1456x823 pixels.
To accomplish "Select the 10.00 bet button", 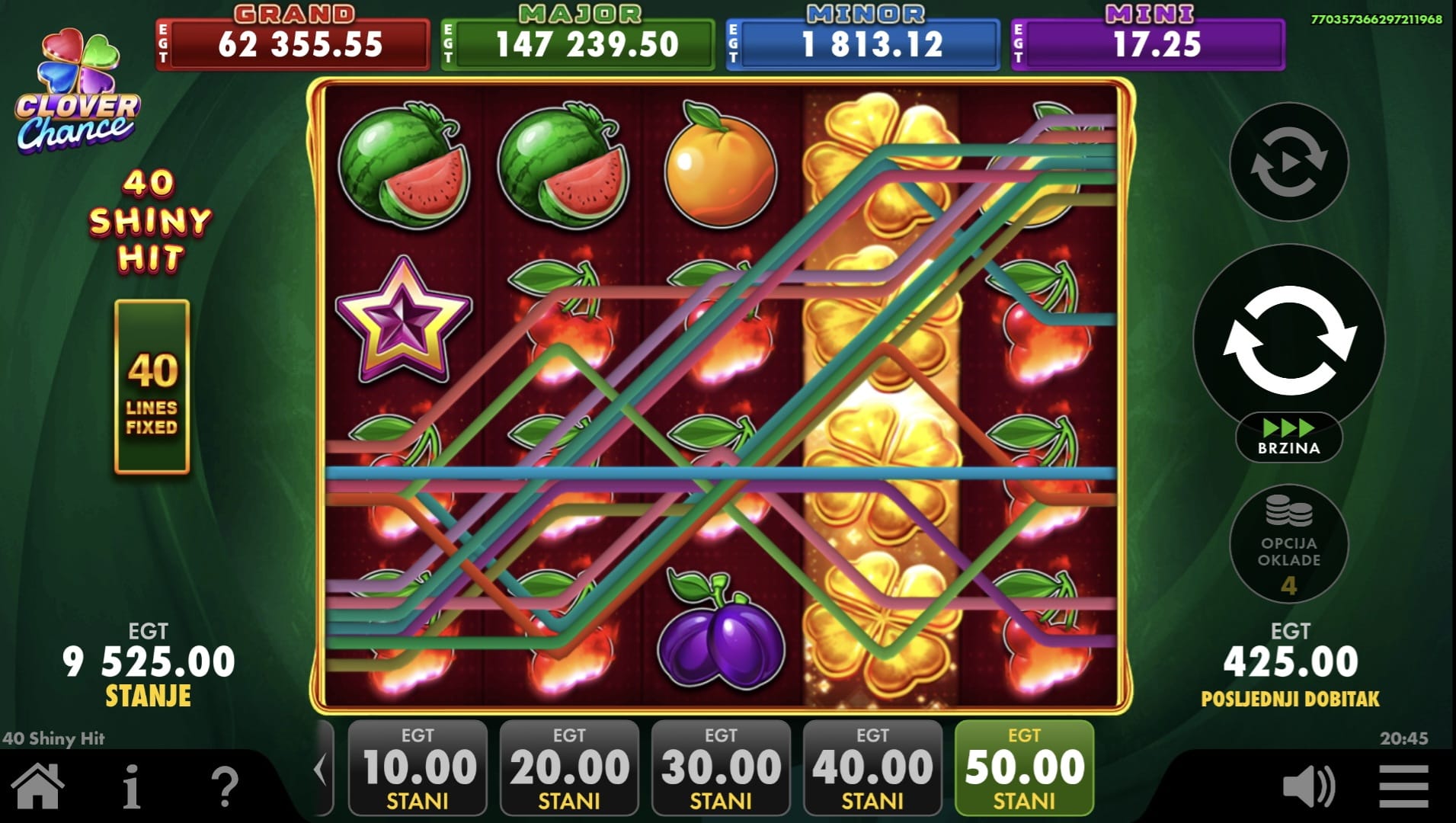I will click(418, 768).
